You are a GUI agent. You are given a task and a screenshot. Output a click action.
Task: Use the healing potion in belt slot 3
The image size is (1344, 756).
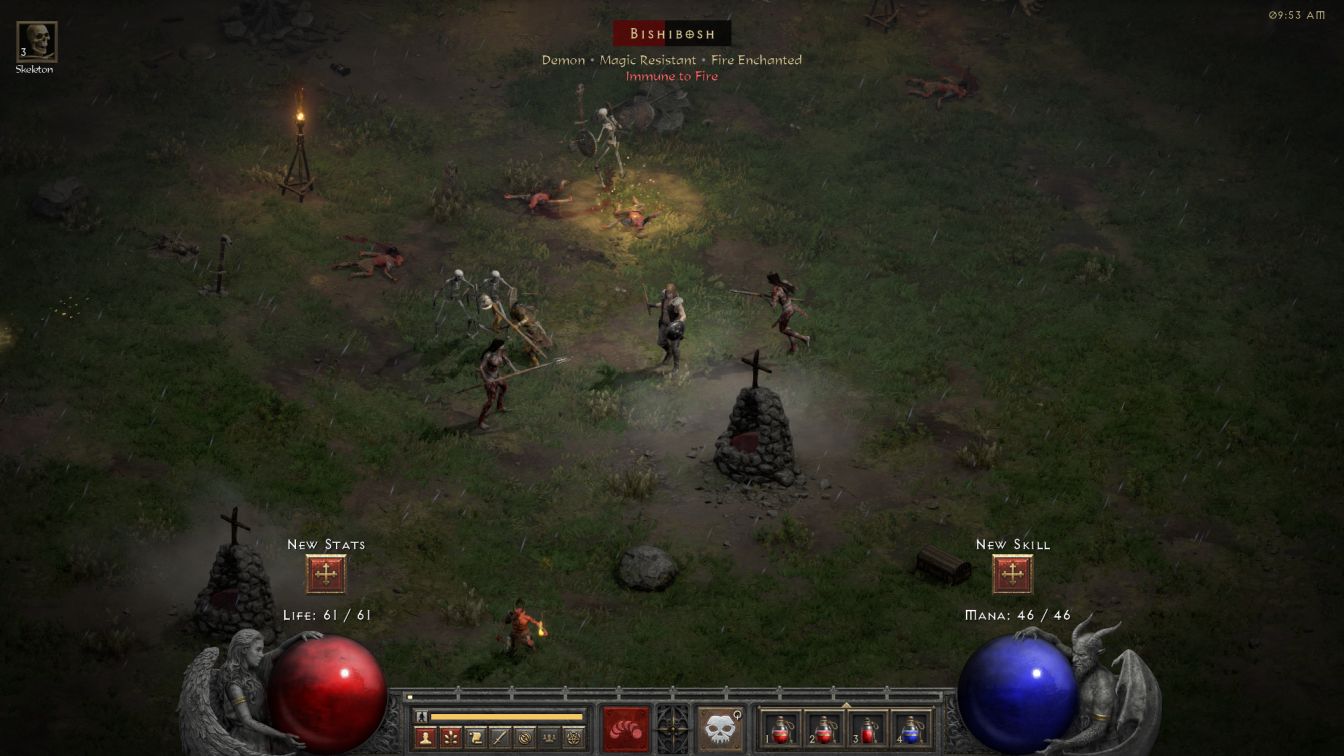tap(867, 730)
